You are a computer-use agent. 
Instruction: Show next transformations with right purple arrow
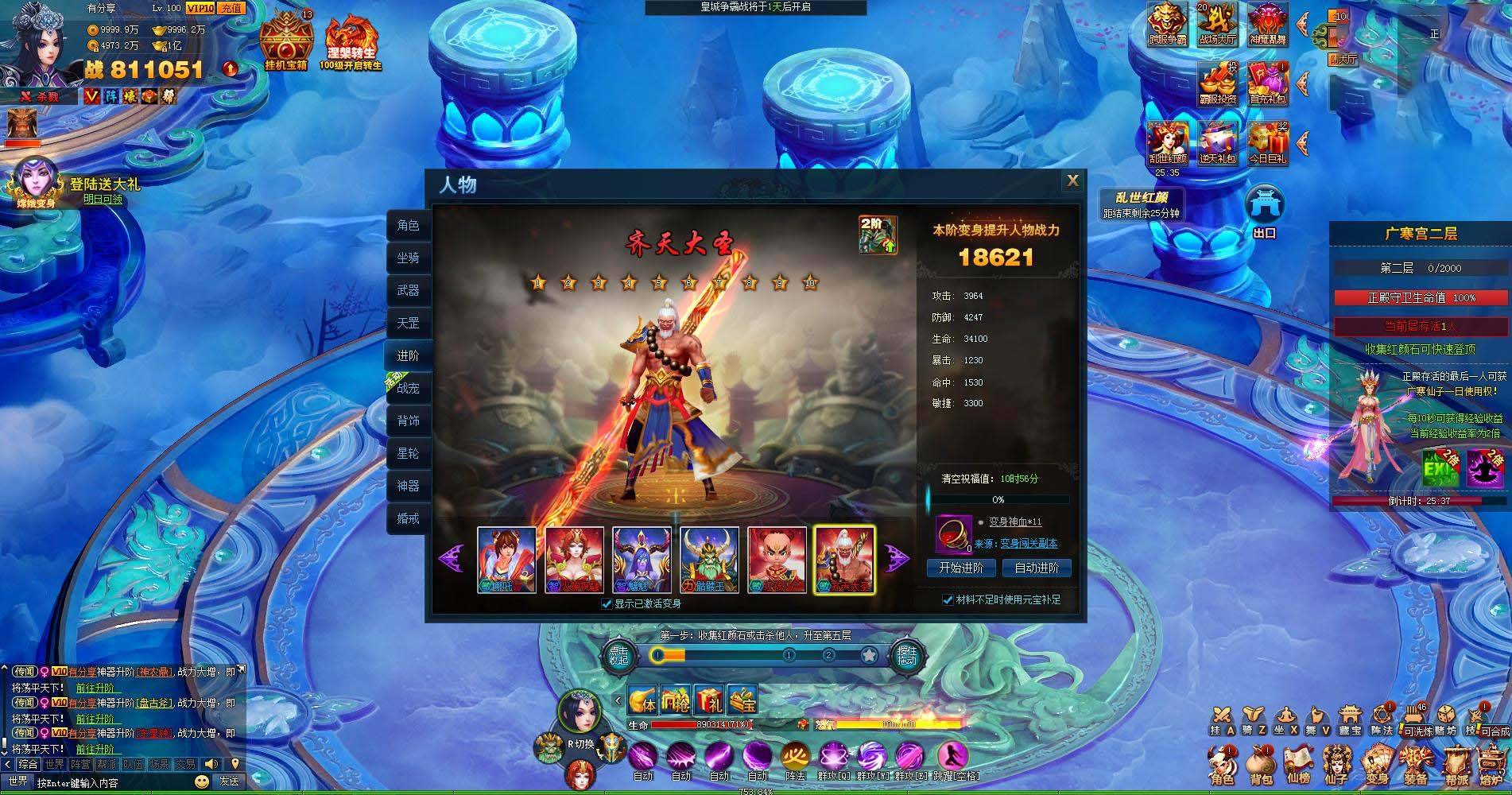[898, 558]
